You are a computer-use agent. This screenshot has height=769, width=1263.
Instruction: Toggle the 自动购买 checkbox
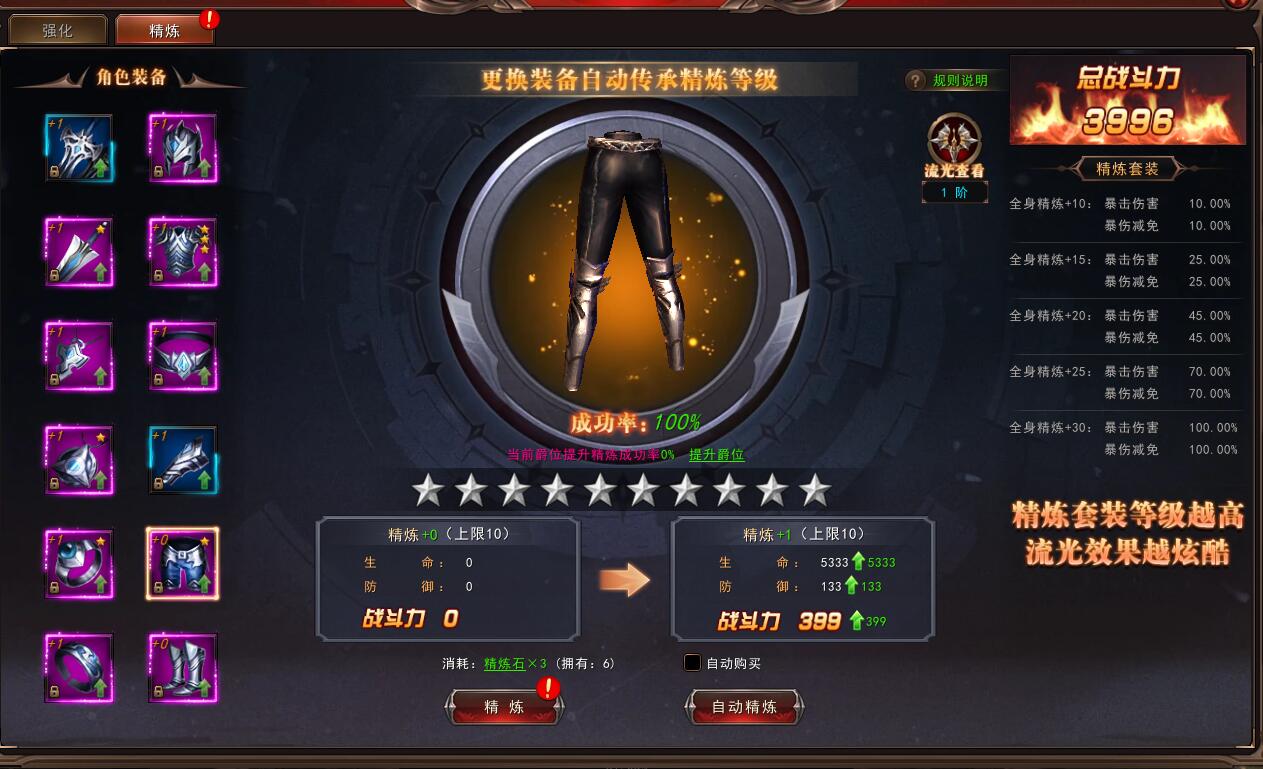(692, 663)
